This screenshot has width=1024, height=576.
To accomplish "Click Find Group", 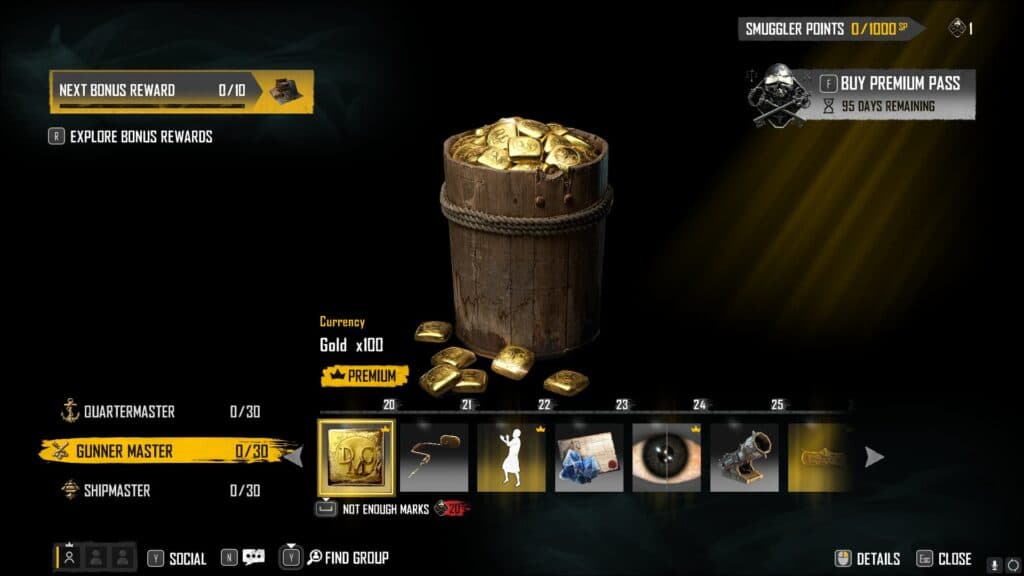I will (347, 558).
